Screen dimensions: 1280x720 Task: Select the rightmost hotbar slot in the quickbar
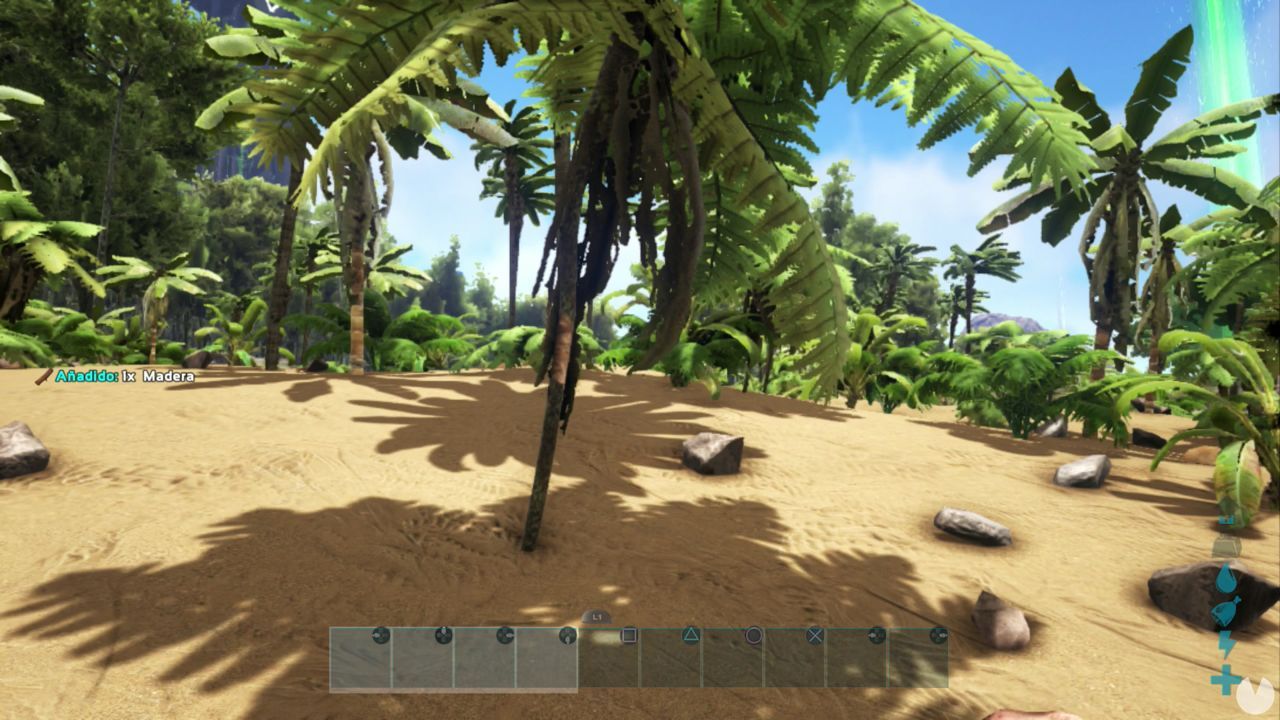click(x=921, y=660)
